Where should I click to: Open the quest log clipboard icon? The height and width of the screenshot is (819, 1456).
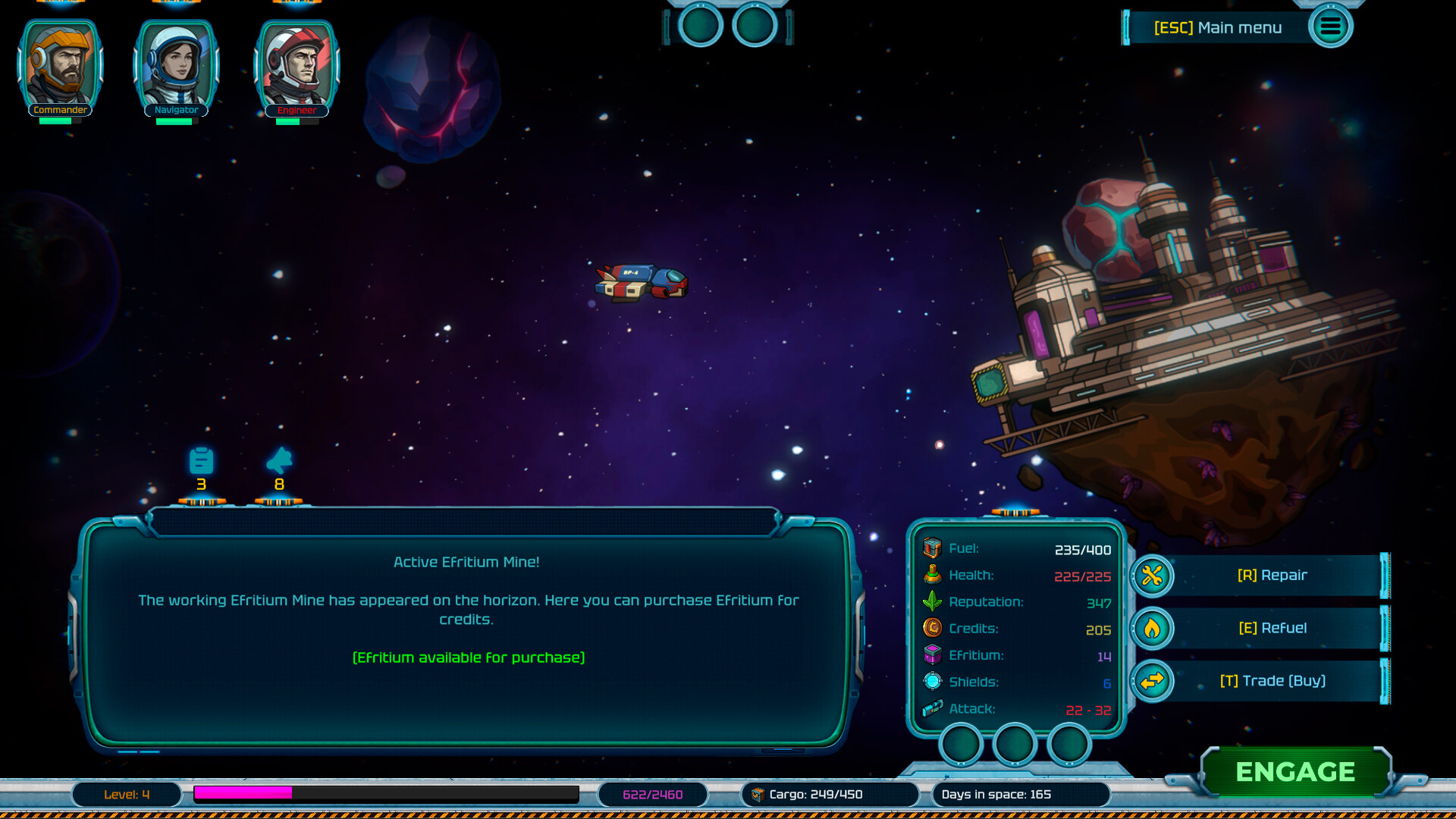click(201, 462)
